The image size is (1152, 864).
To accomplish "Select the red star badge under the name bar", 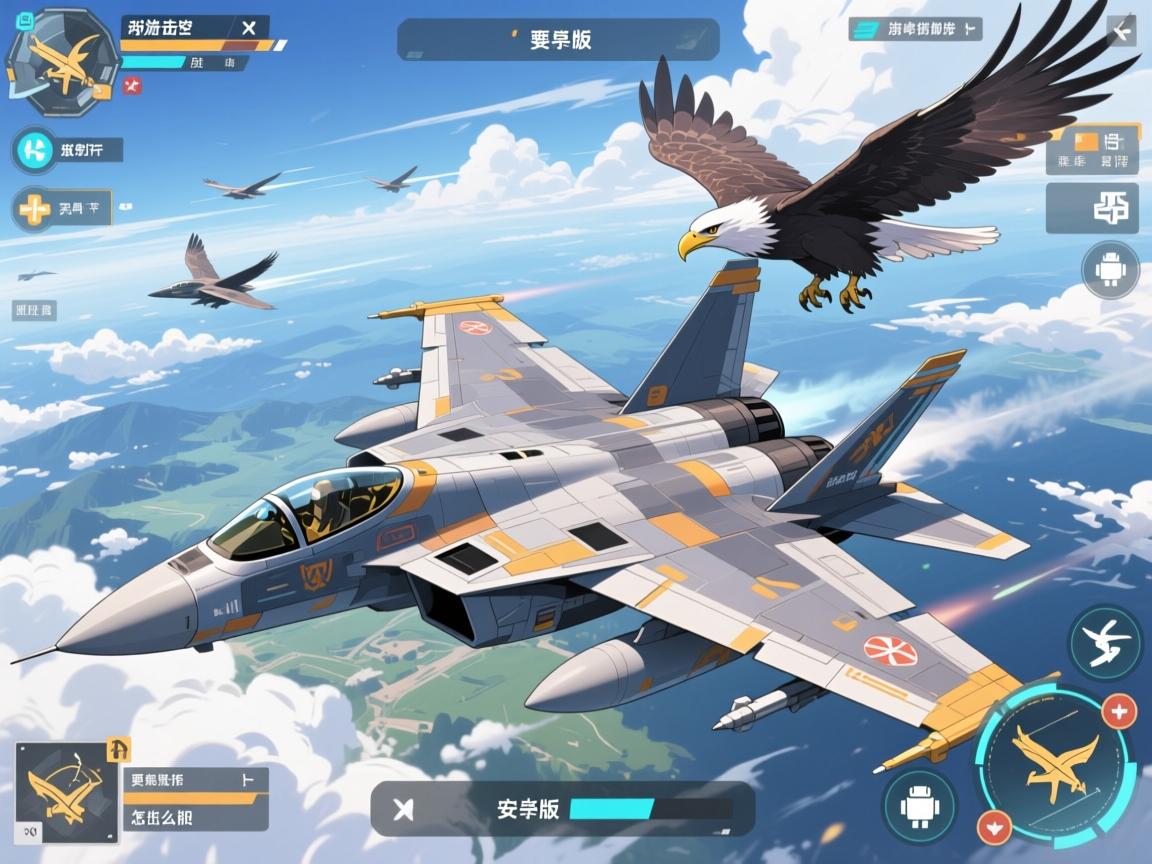I will (132, 87).
